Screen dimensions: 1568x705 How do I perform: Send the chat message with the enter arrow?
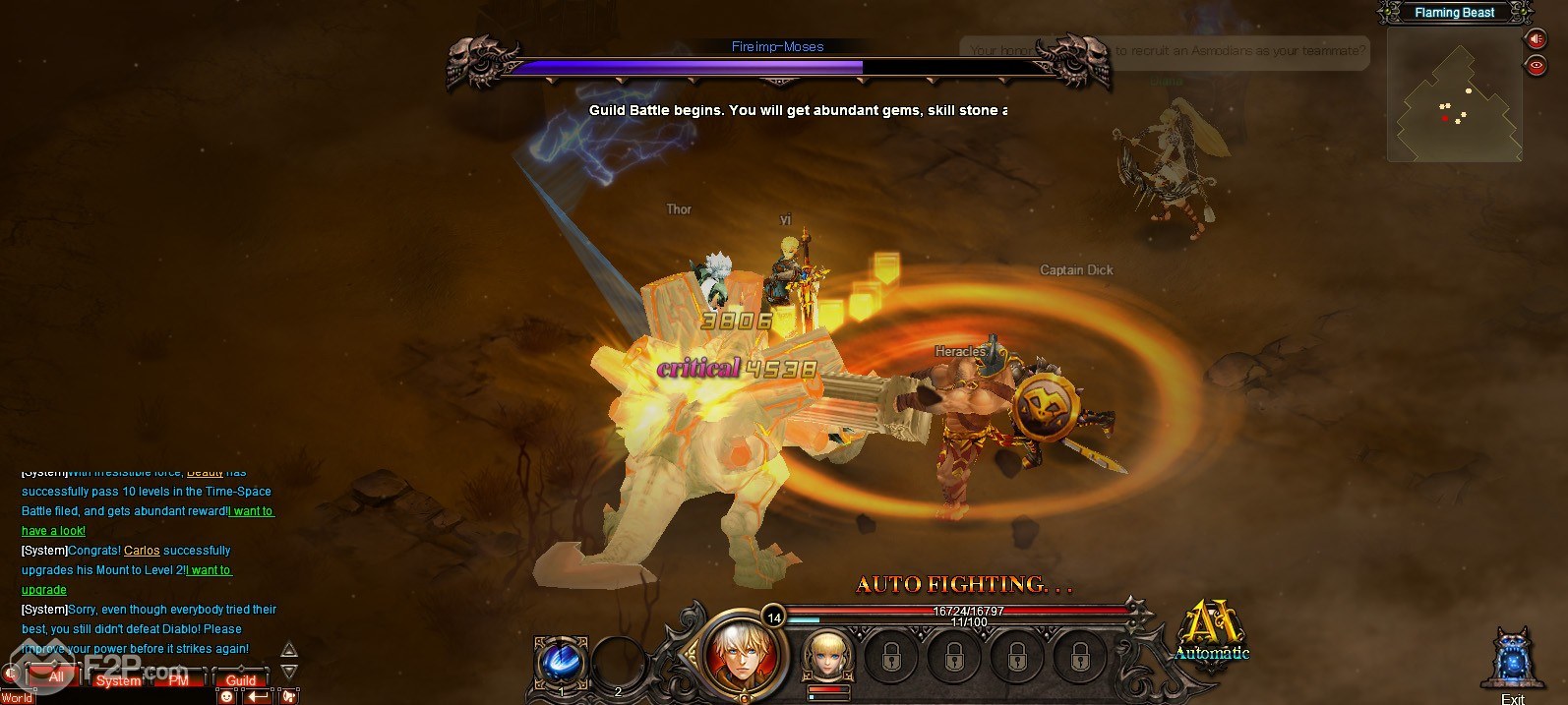point(258,696)
